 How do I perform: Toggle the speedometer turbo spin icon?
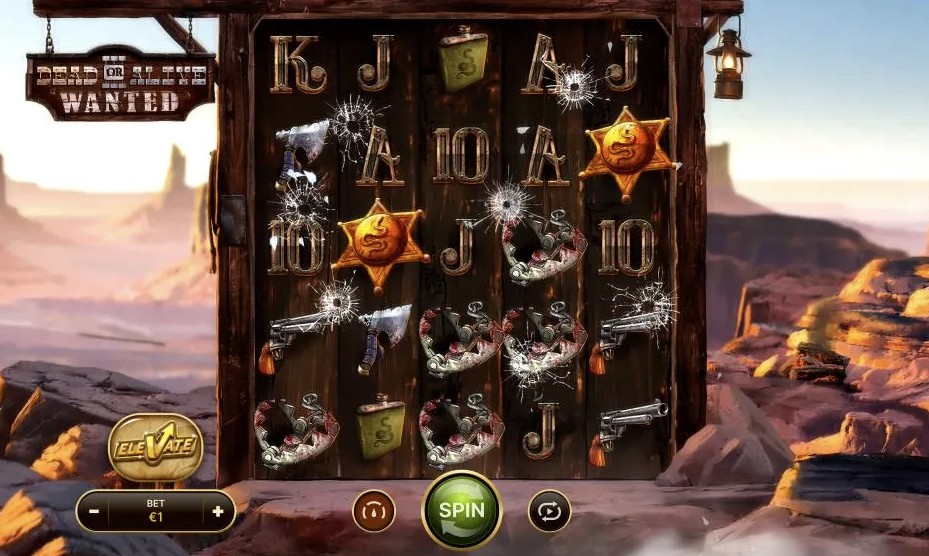click(x=374, y=511)
